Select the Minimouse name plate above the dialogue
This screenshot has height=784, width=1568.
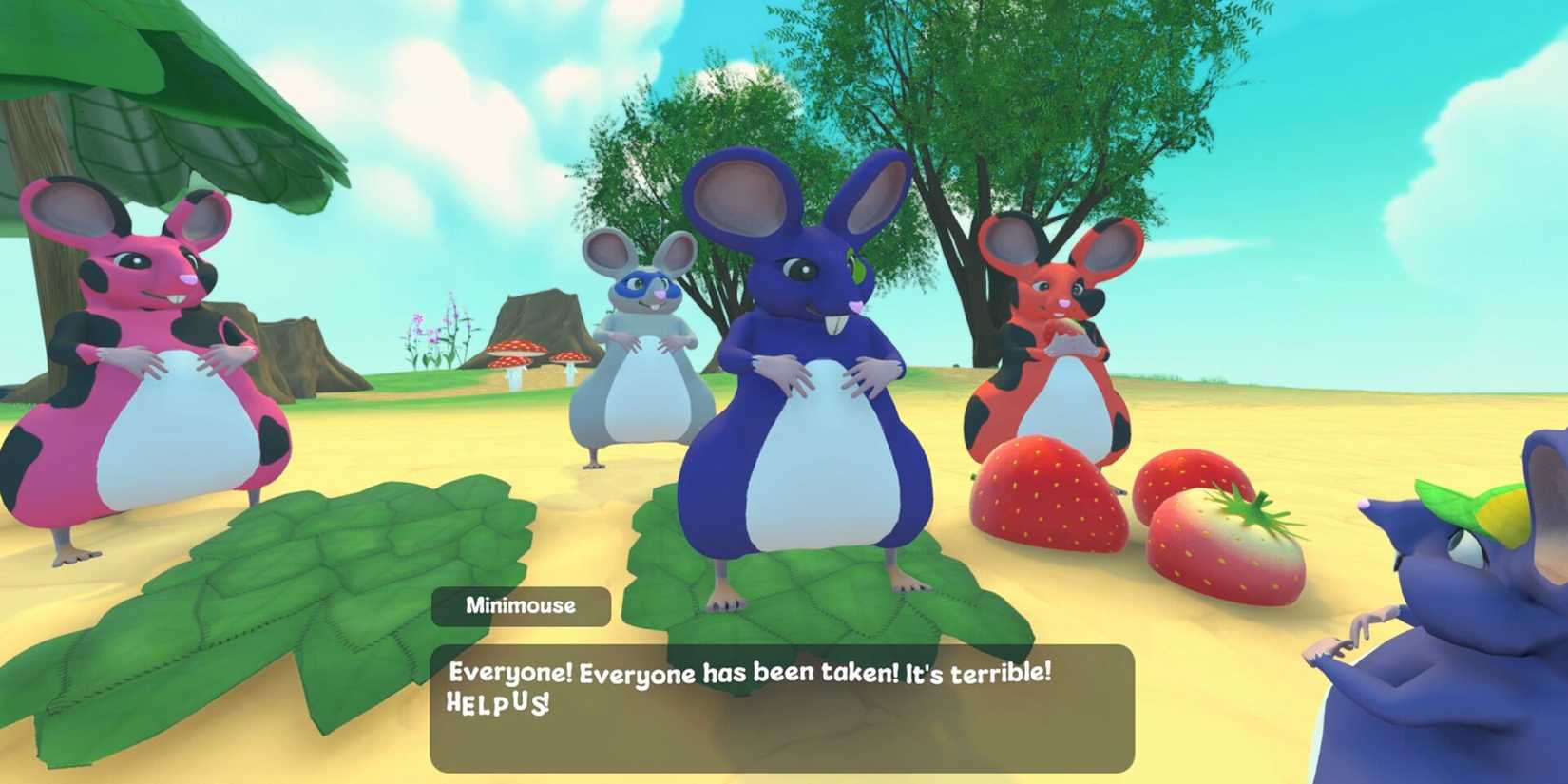point(521,605)
